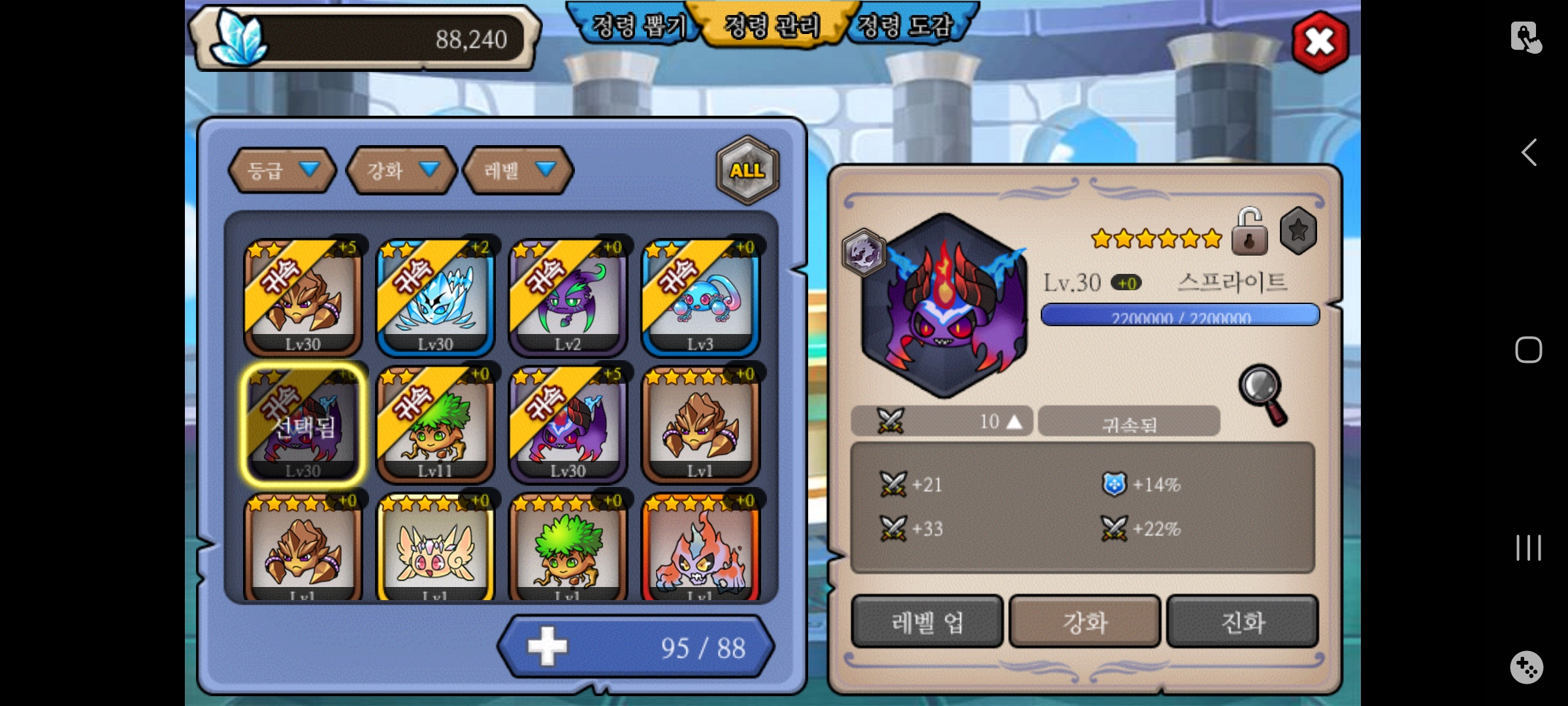Toggle the ALL hexagon filter
Viewport: 1568px width, 706px height.
747,170
